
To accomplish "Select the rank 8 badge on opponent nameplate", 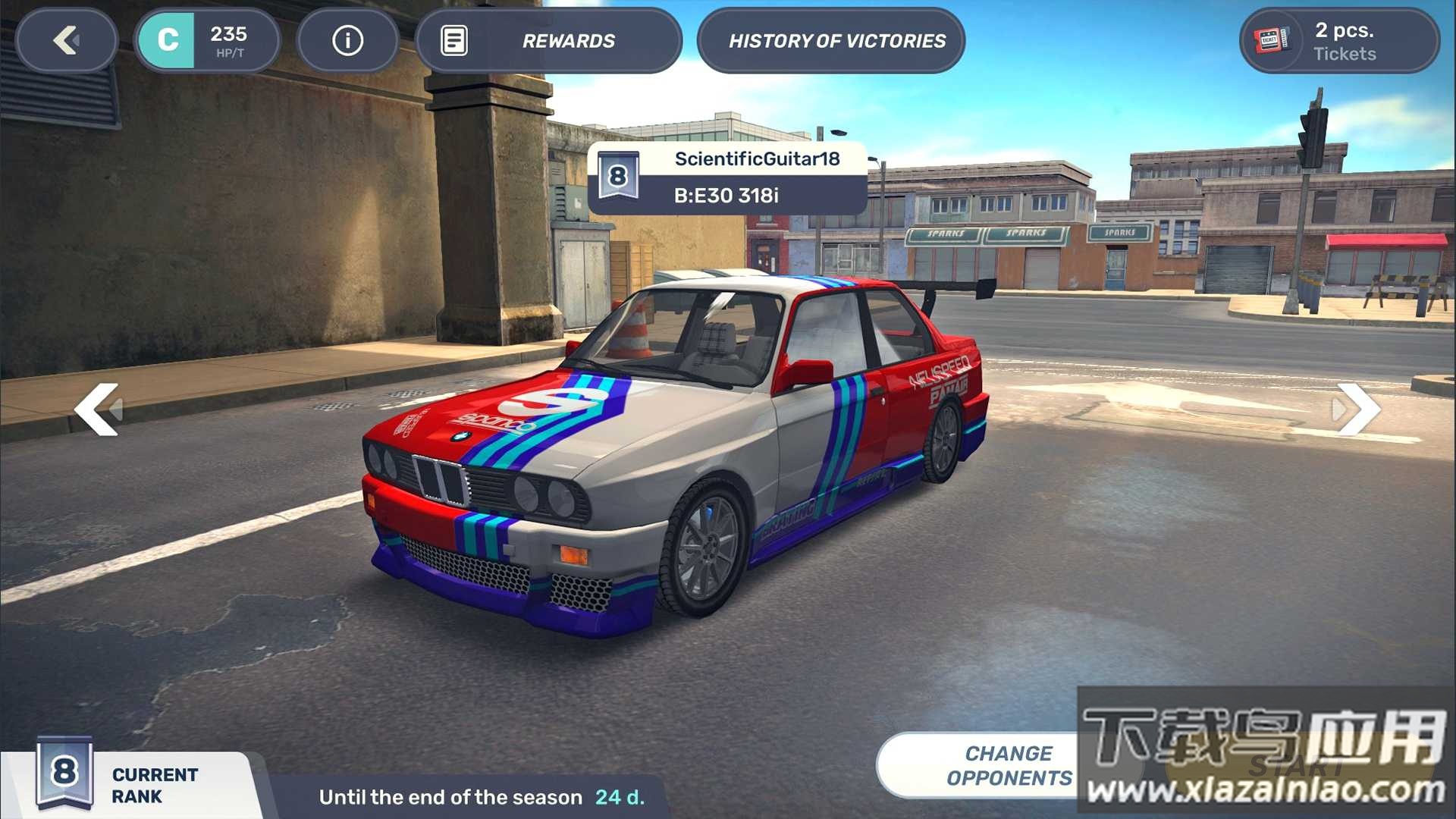I will 619,176.
